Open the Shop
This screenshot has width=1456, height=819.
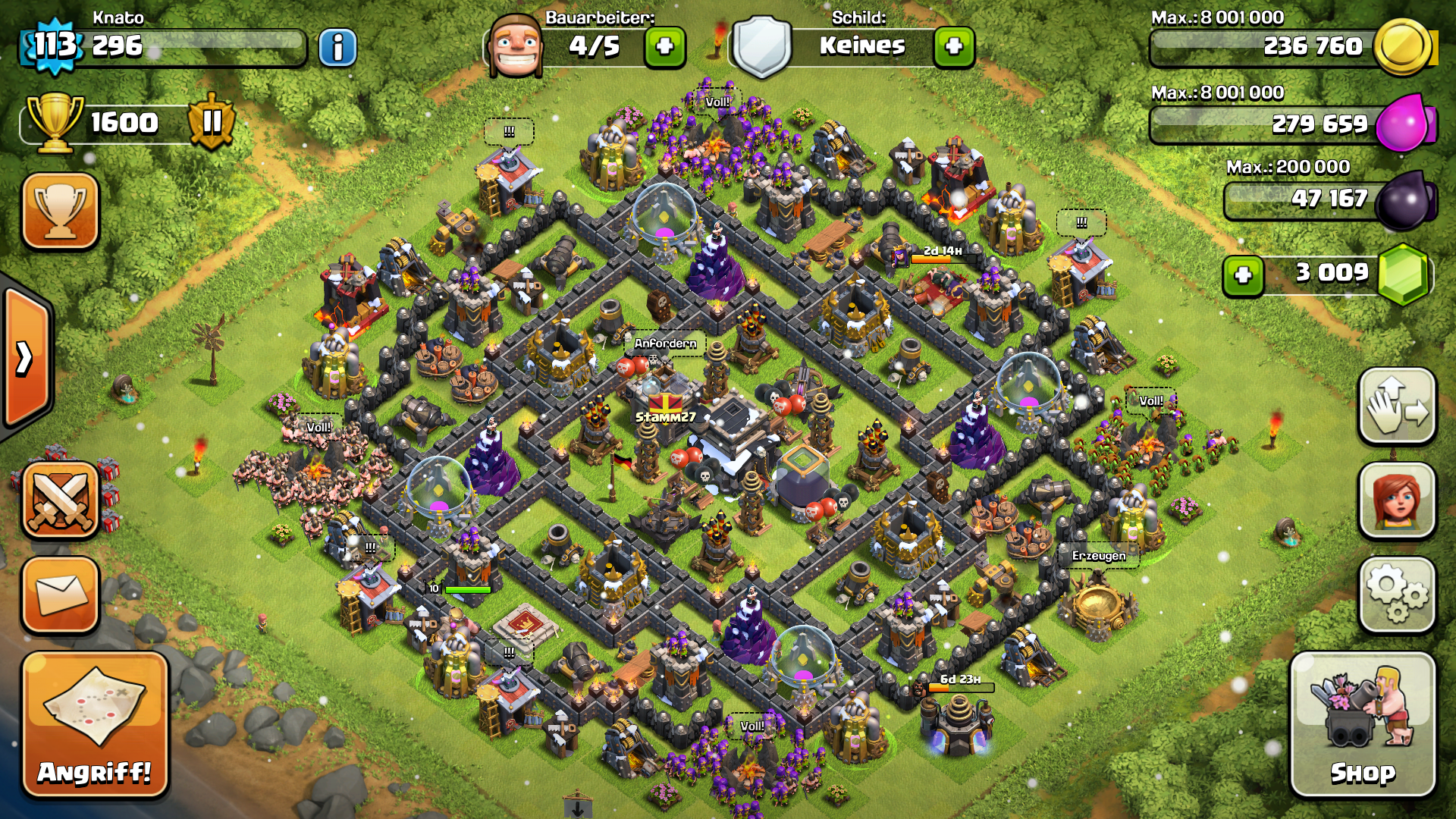(1362, 724)
